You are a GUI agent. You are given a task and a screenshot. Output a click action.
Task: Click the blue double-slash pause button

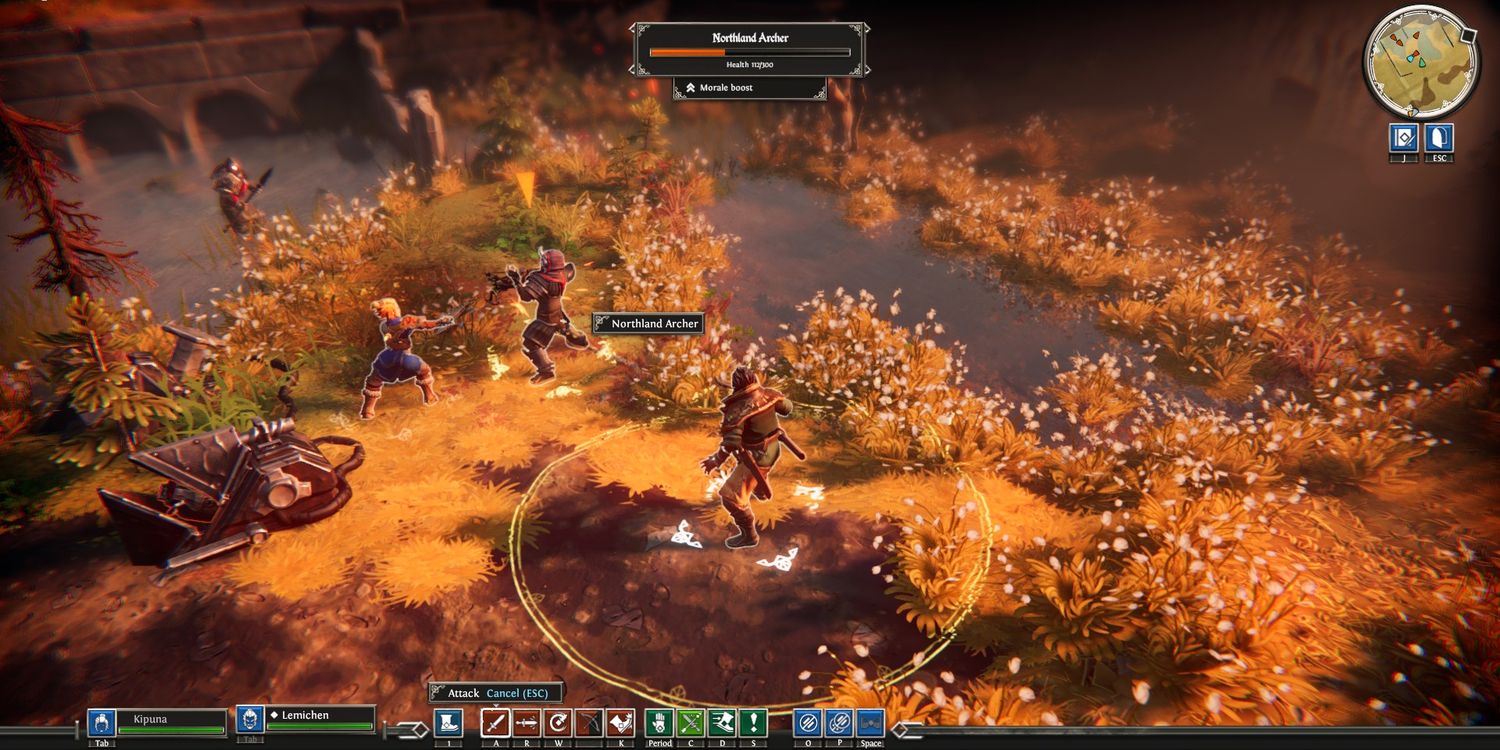(x=808, y=723)
